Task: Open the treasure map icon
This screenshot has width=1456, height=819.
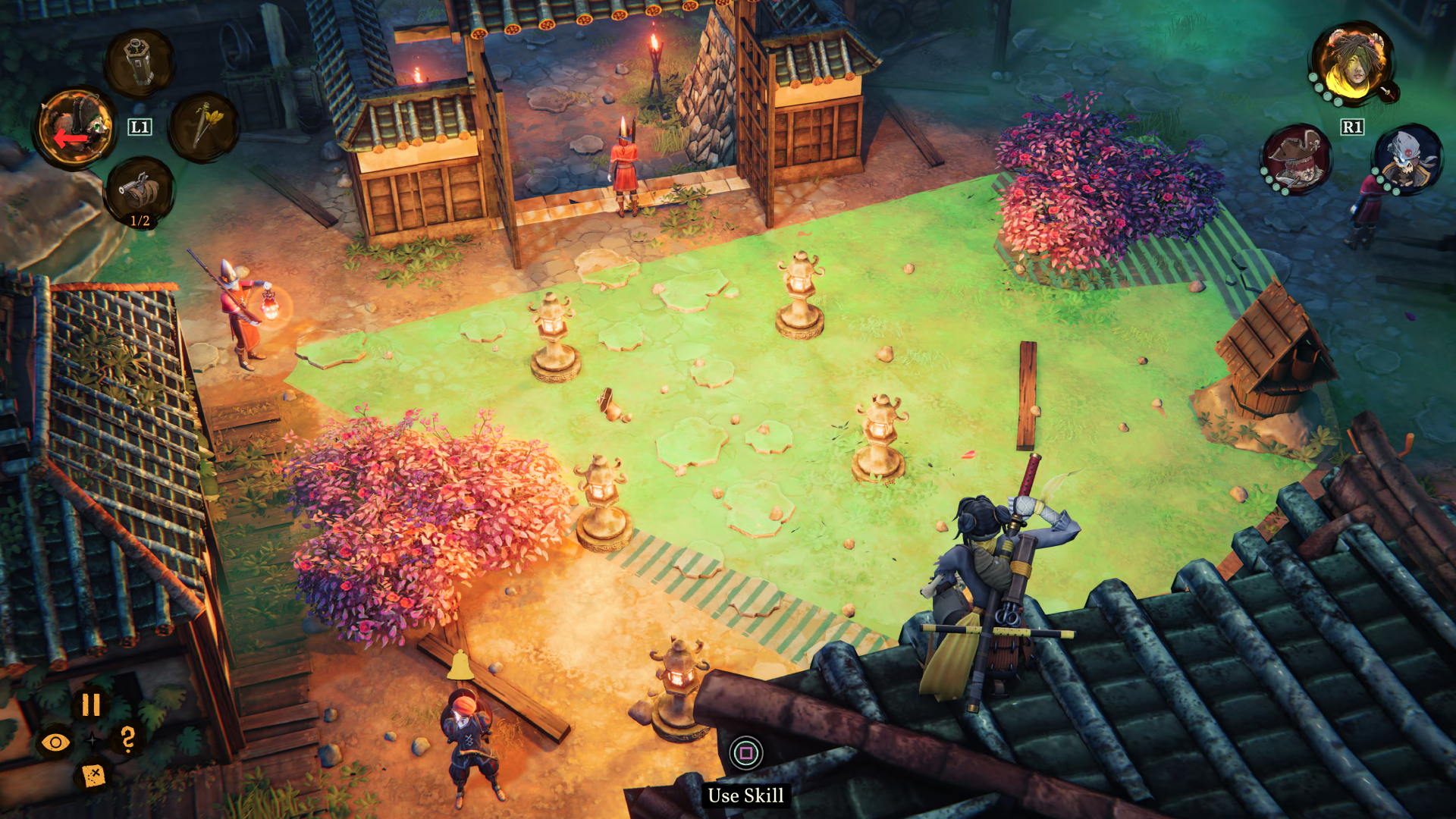Action: [x=93, y=775]
